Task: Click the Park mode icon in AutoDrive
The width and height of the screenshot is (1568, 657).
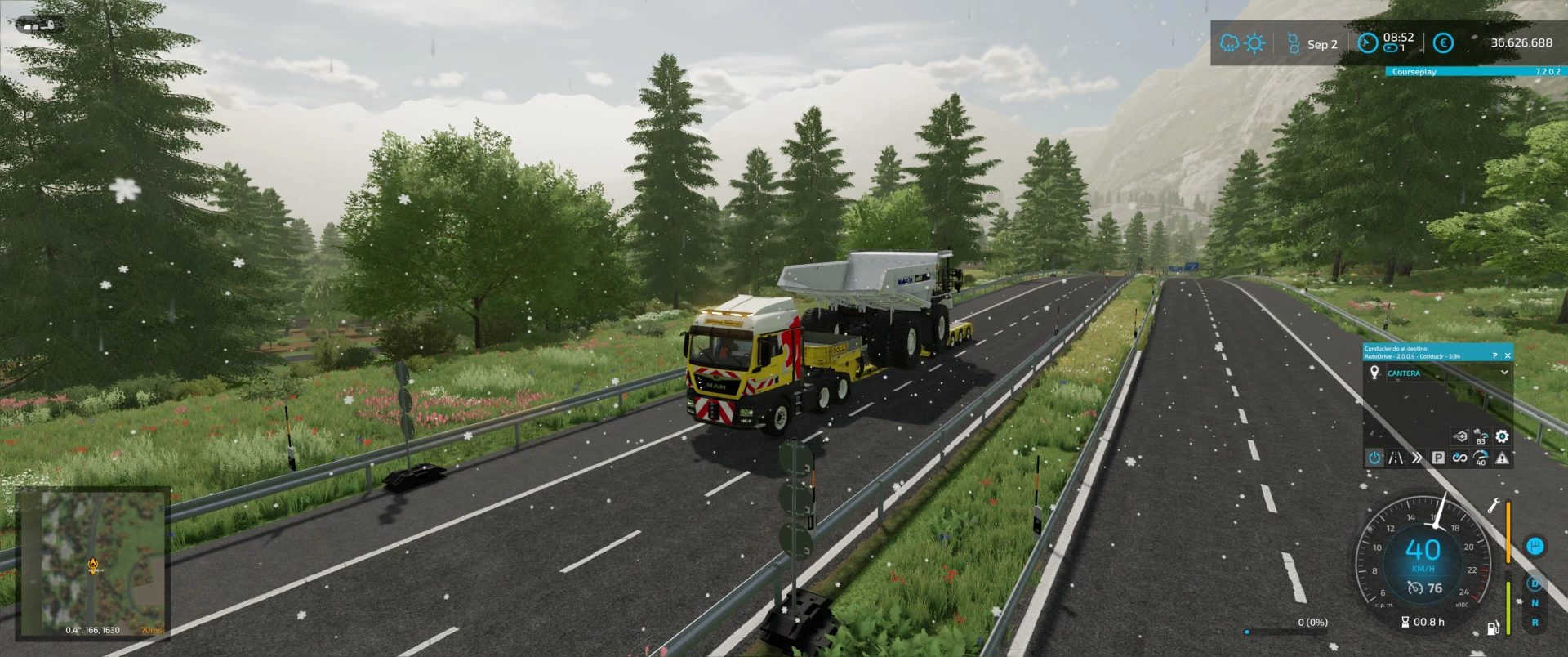Action: 1440,458
